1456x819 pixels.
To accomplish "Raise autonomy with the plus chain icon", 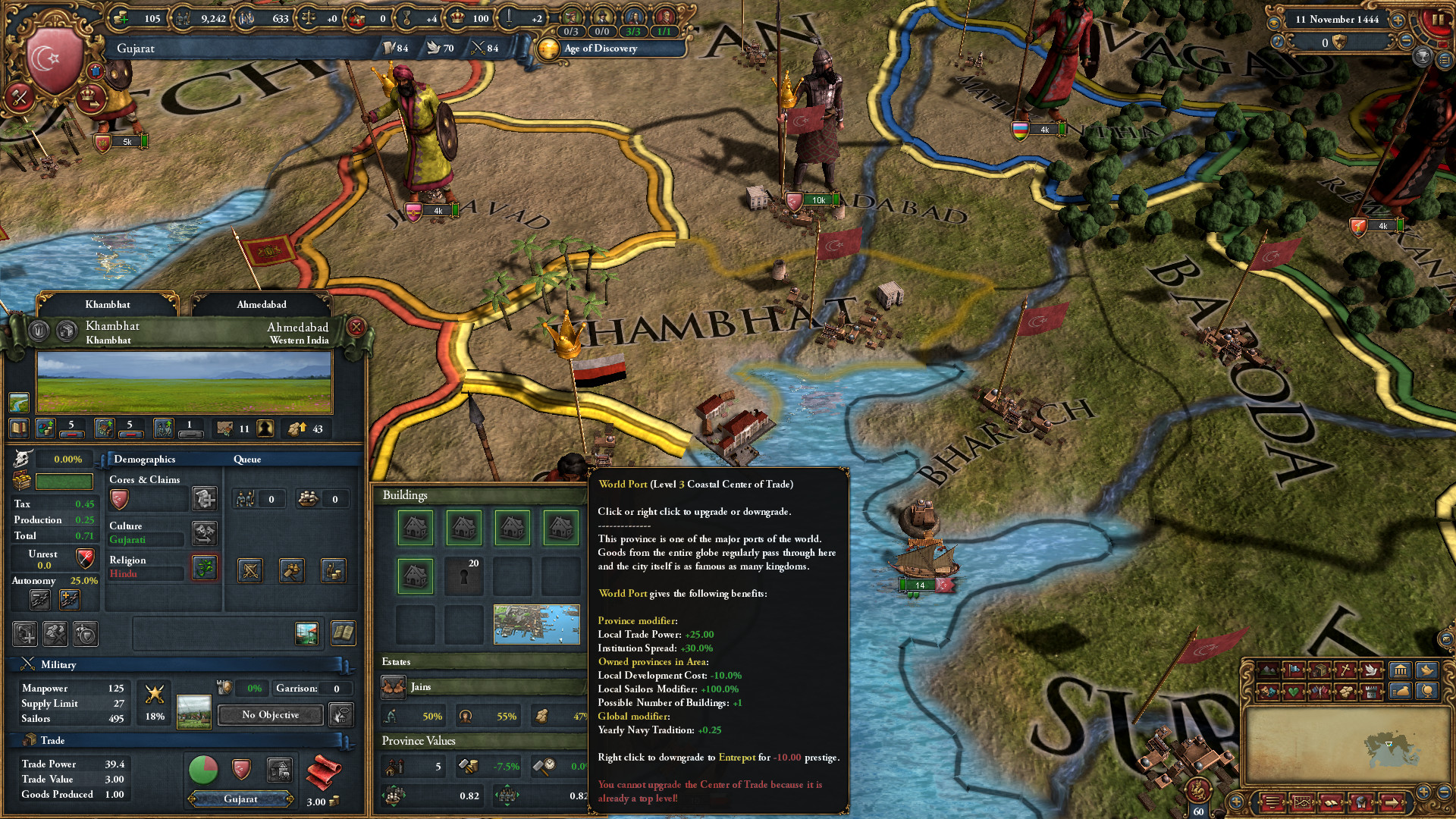I will point(70,599).
